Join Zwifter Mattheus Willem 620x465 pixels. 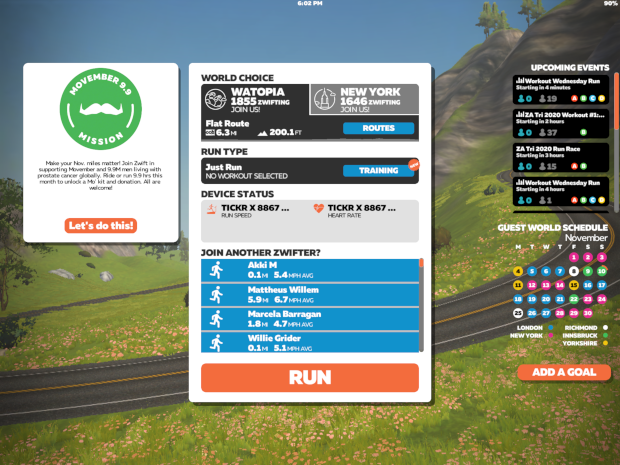[311, 294]
